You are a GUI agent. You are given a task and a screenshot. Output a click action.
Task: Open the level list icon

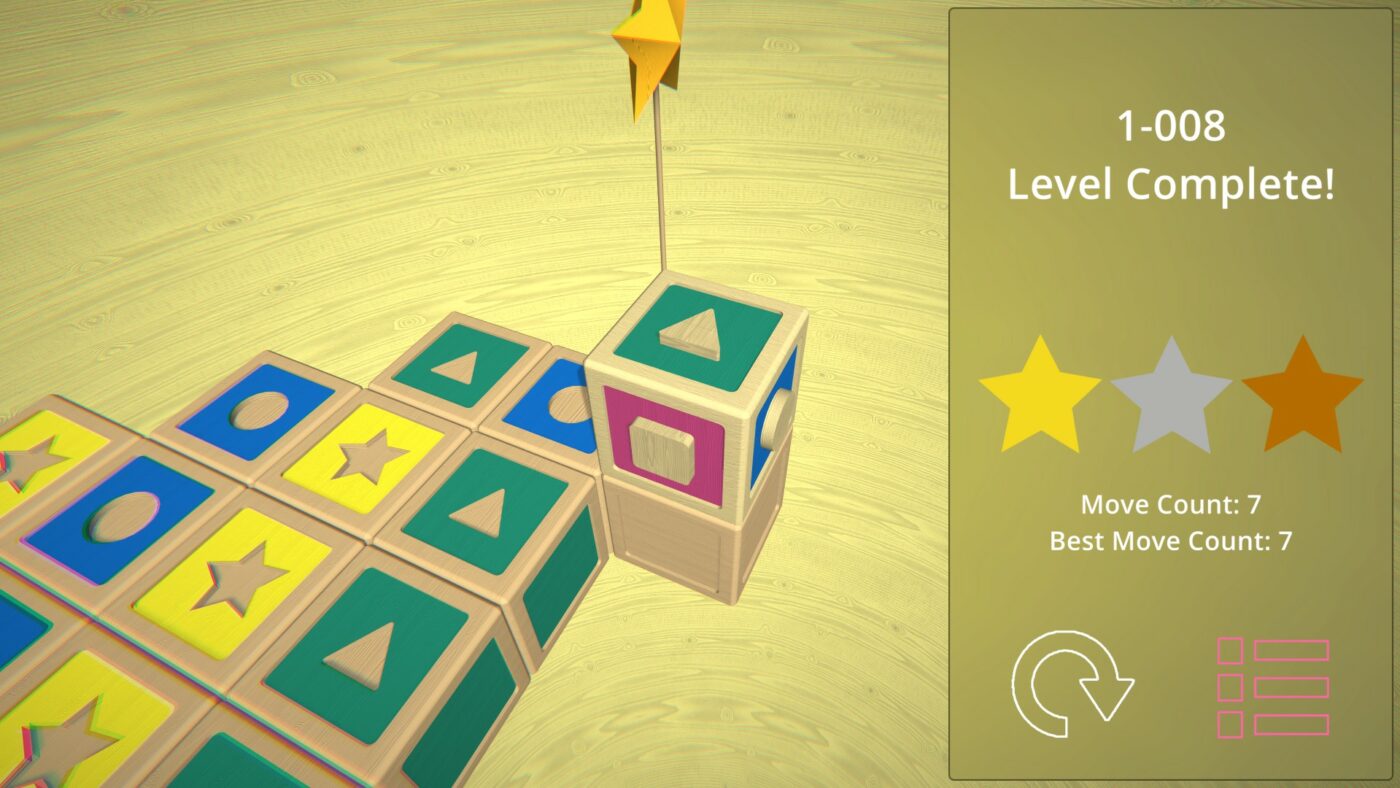coord(1272,690)
